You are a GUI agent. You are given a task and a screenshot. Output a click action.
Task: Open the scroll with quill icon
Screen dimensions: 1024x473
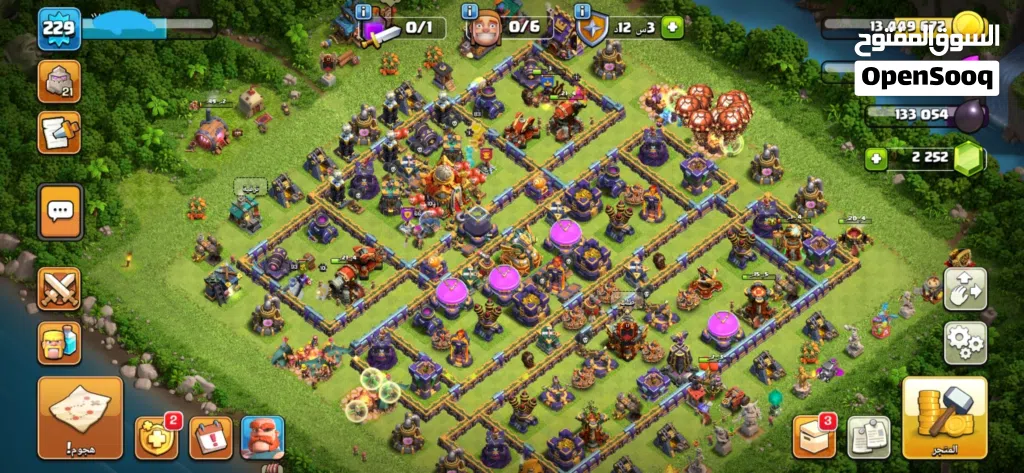59,132
